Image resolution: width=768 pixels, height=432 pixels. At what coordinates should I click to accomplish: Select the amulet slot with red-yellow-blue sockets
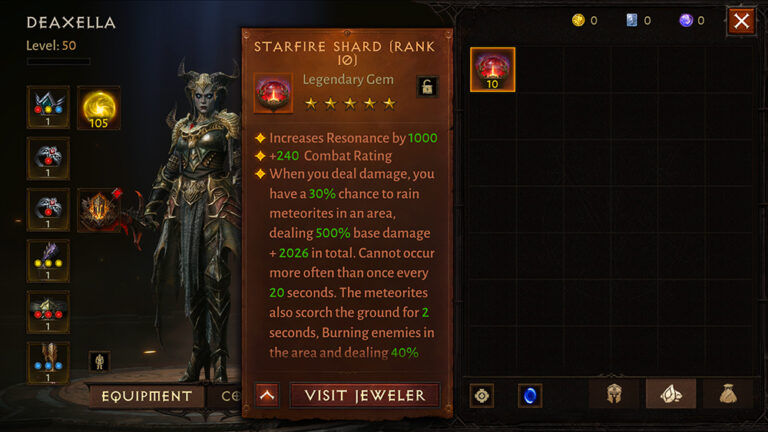(x=48, y=107)
